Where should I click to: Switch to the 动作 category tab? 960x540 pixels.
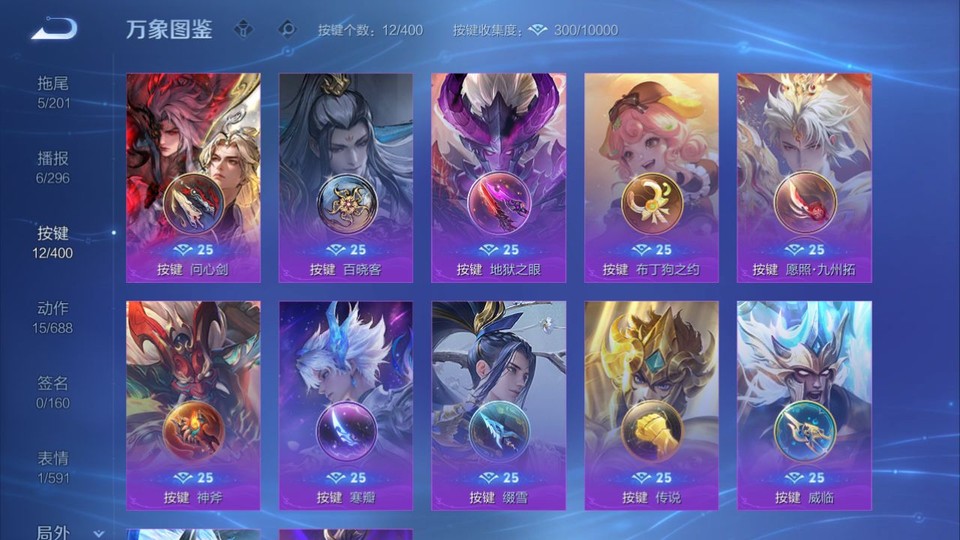coord(54,316)
